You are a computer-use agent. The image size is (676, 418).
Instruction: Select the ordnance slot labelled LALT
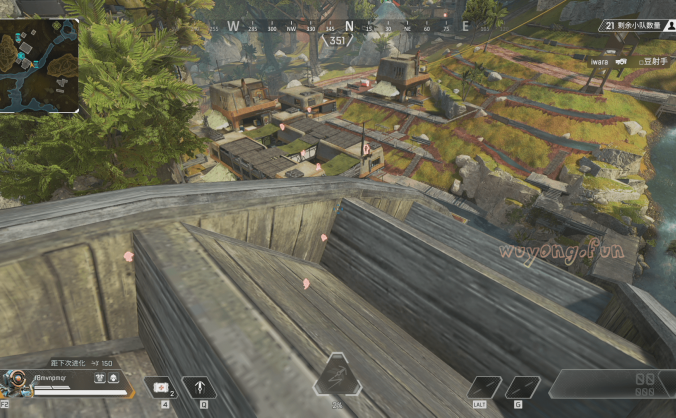click(485, 387)
